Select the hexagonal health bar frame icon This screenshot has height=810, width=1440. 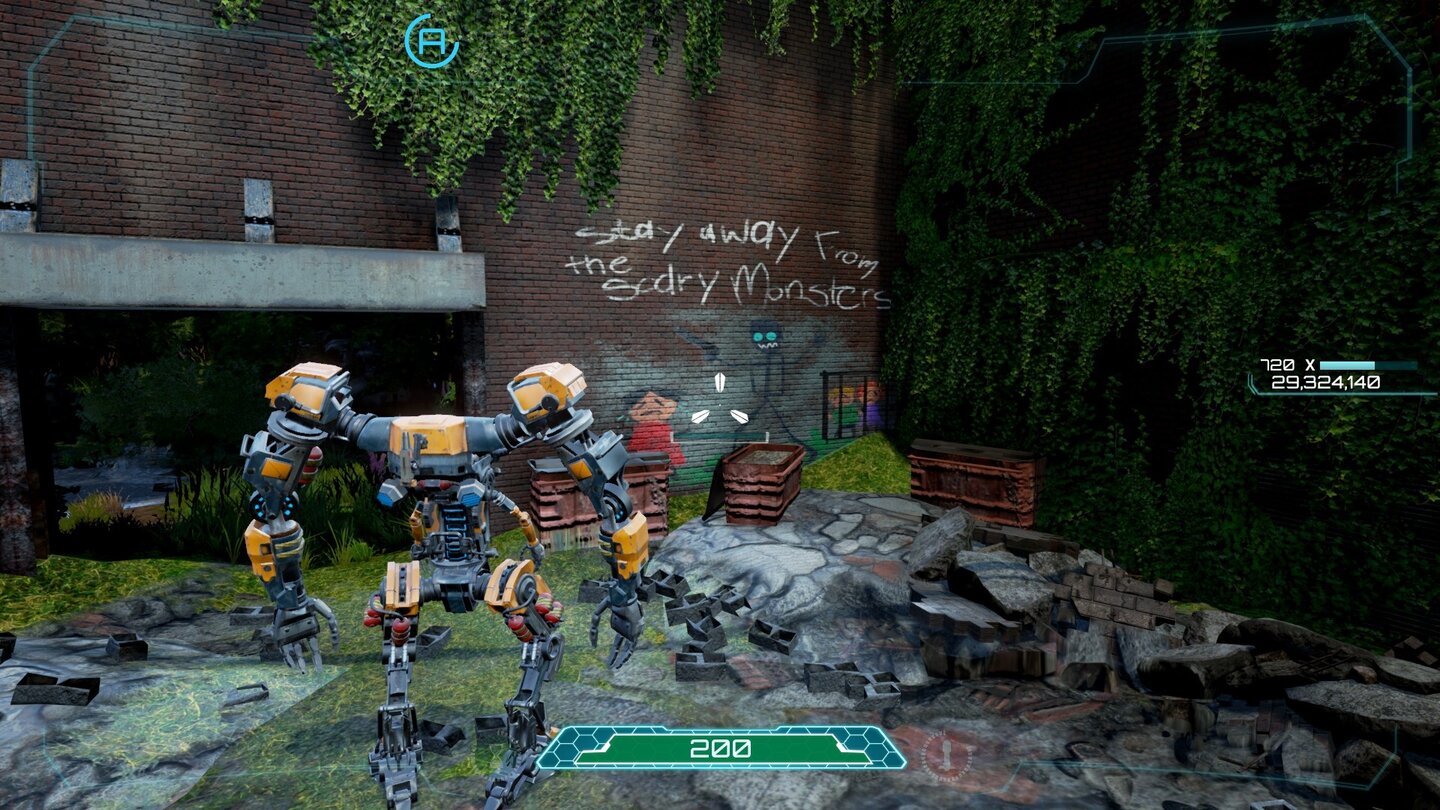(578, 746)
